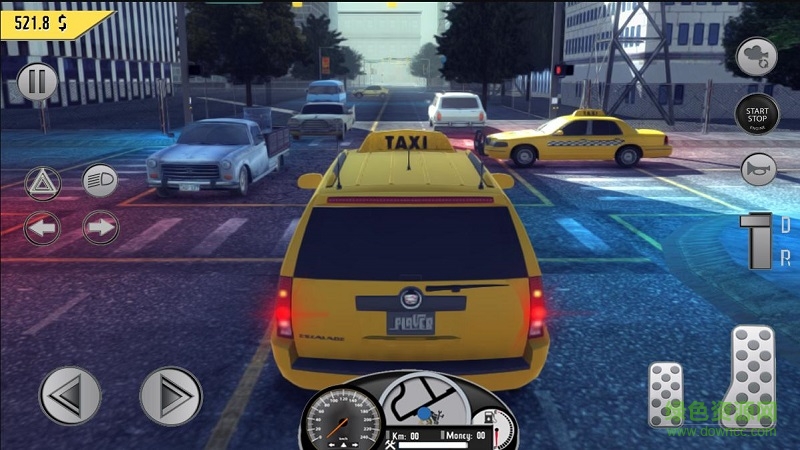Turn on the headlights icon
Image resolution: width=800 pixels, height=450 pixels.
pyautogui.click(x=99, y=180)
